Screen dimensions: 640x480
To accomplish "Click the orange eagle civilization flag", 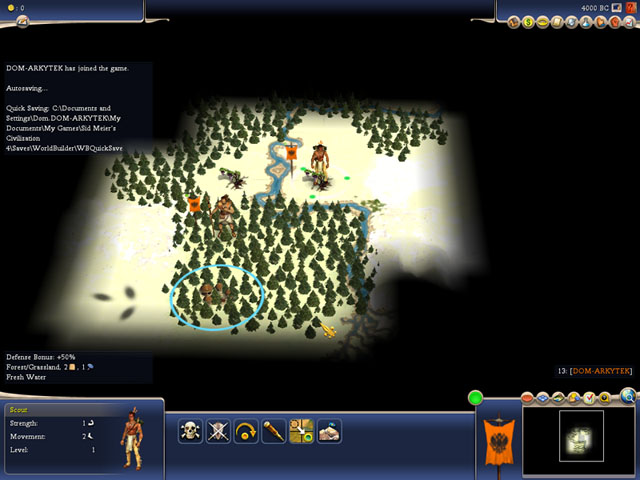I will click(x=497, y=438).
